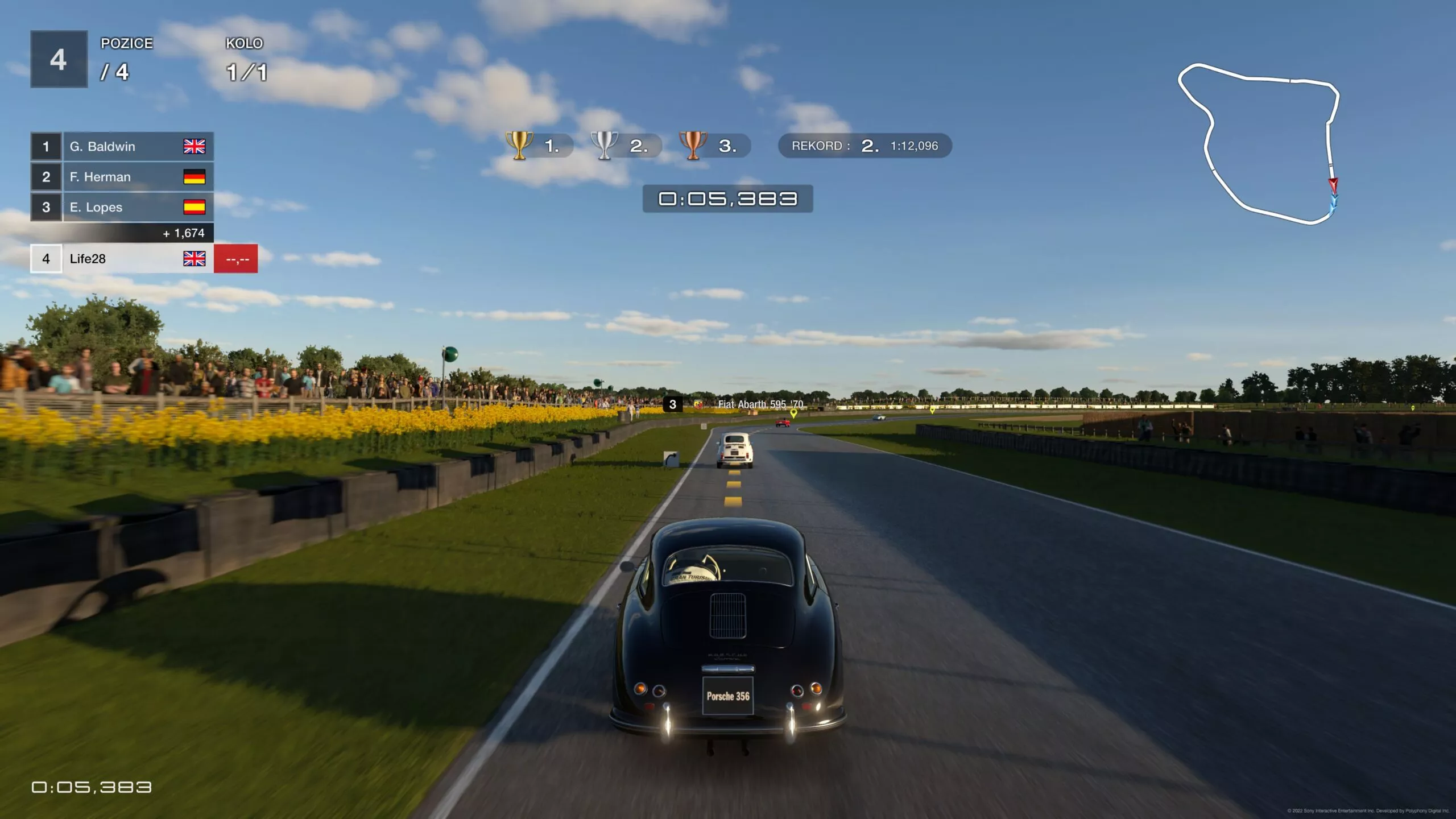
Task: Click the Spanish flag next to E. Lopes
Action: pyautogui.click(x=194, y=207)
